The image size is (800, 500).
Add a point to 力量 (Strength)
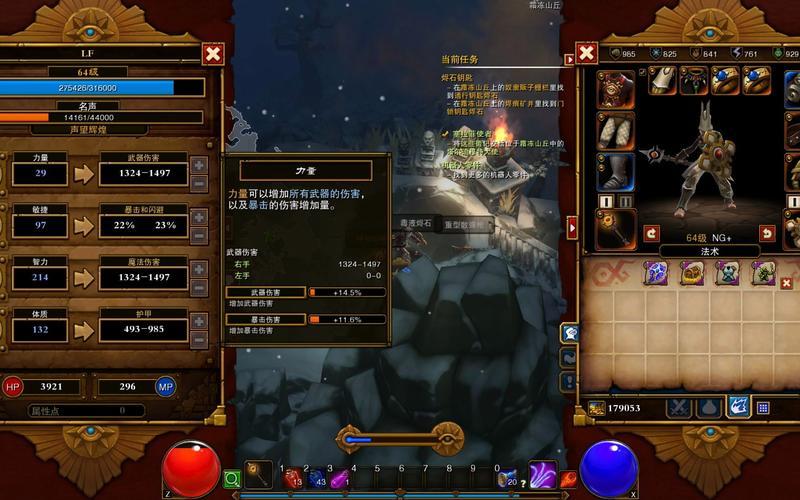point(198,166)
